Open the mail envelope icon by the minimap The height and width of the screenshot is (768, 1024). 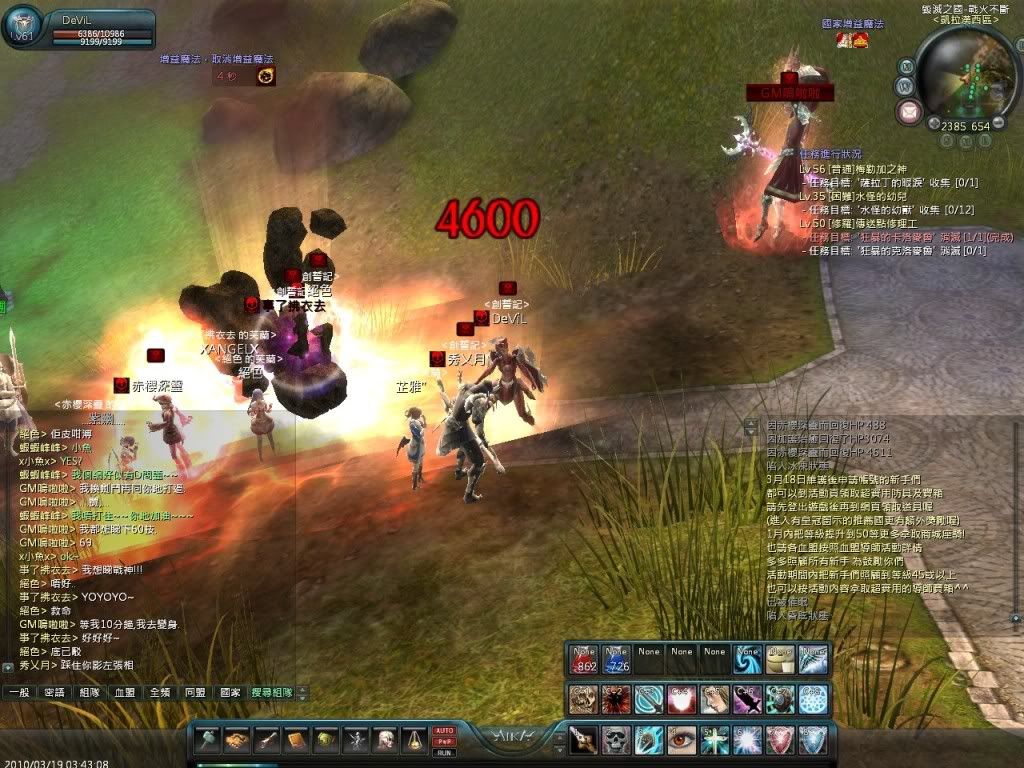pos(909,111)
